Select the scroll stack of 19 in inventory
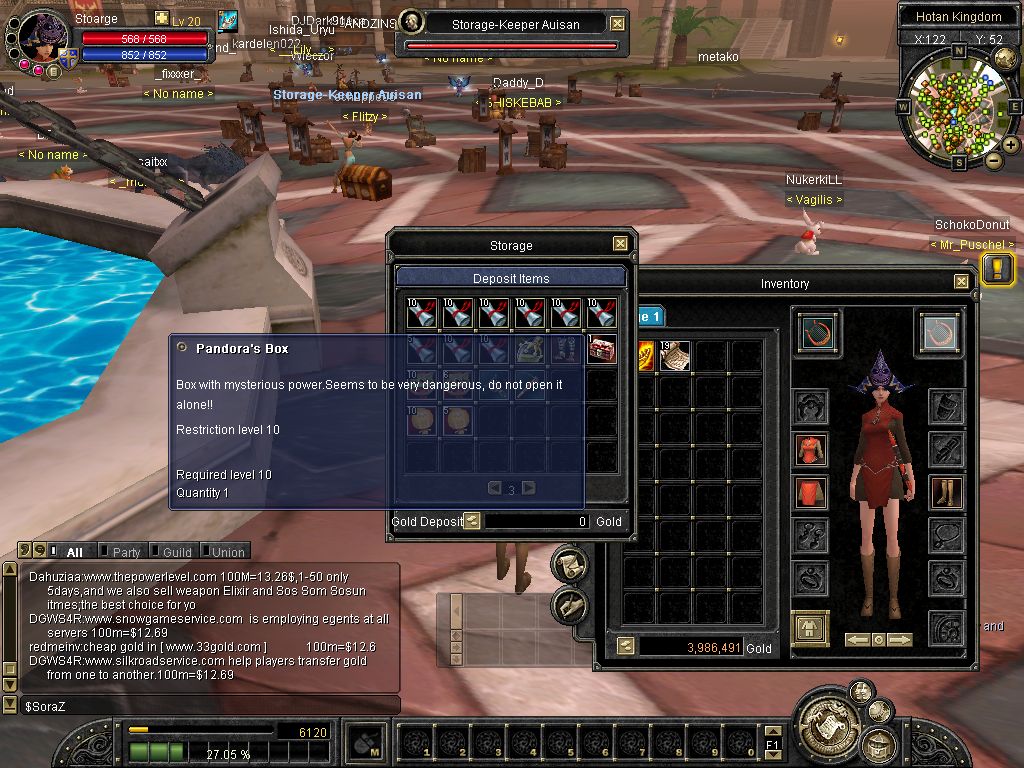1024x768 pixels. [675, 355]
